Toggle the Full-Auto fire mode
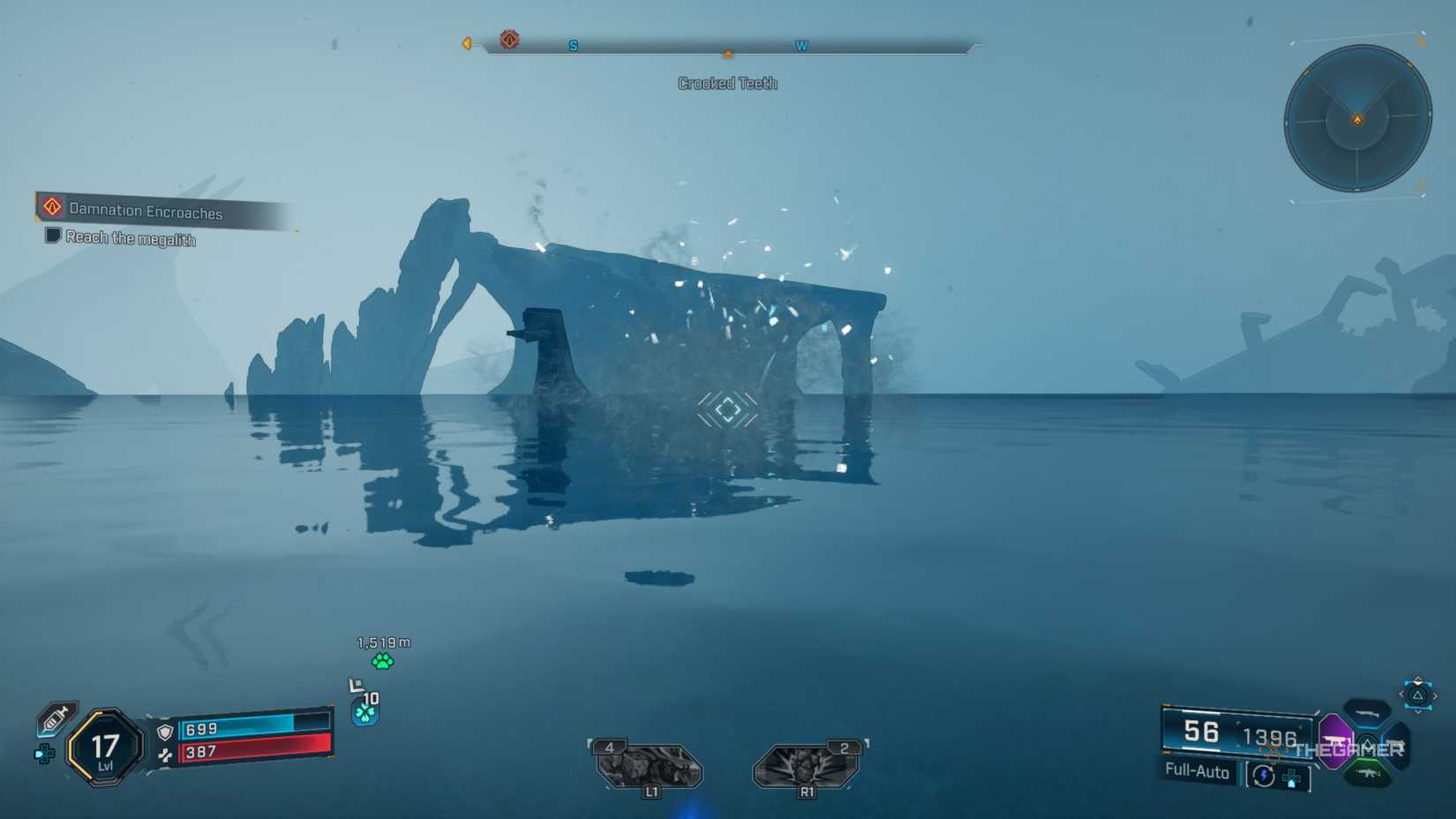This screenshot has width=1456, height=819. [x=1197, y=773]
